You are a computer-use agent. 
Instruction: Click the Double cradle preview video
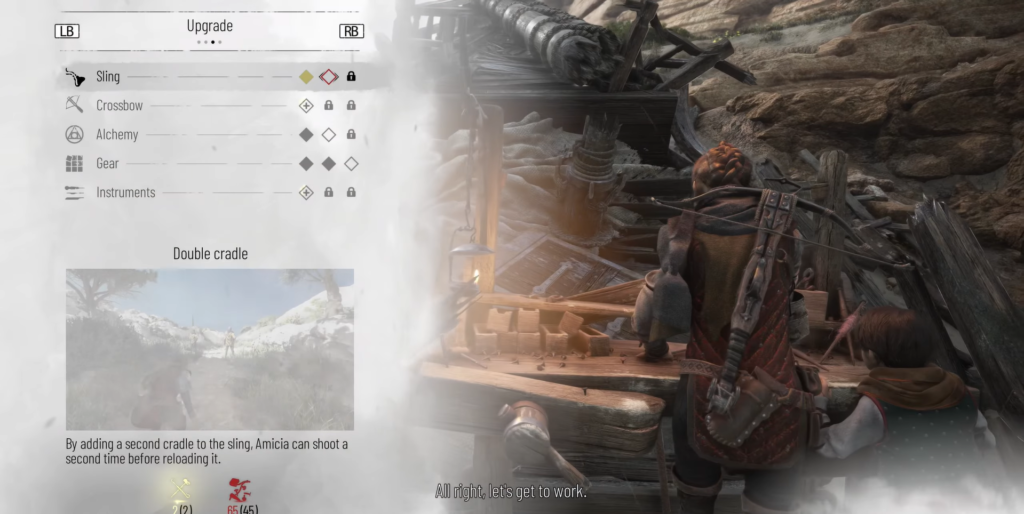[210, 349]
